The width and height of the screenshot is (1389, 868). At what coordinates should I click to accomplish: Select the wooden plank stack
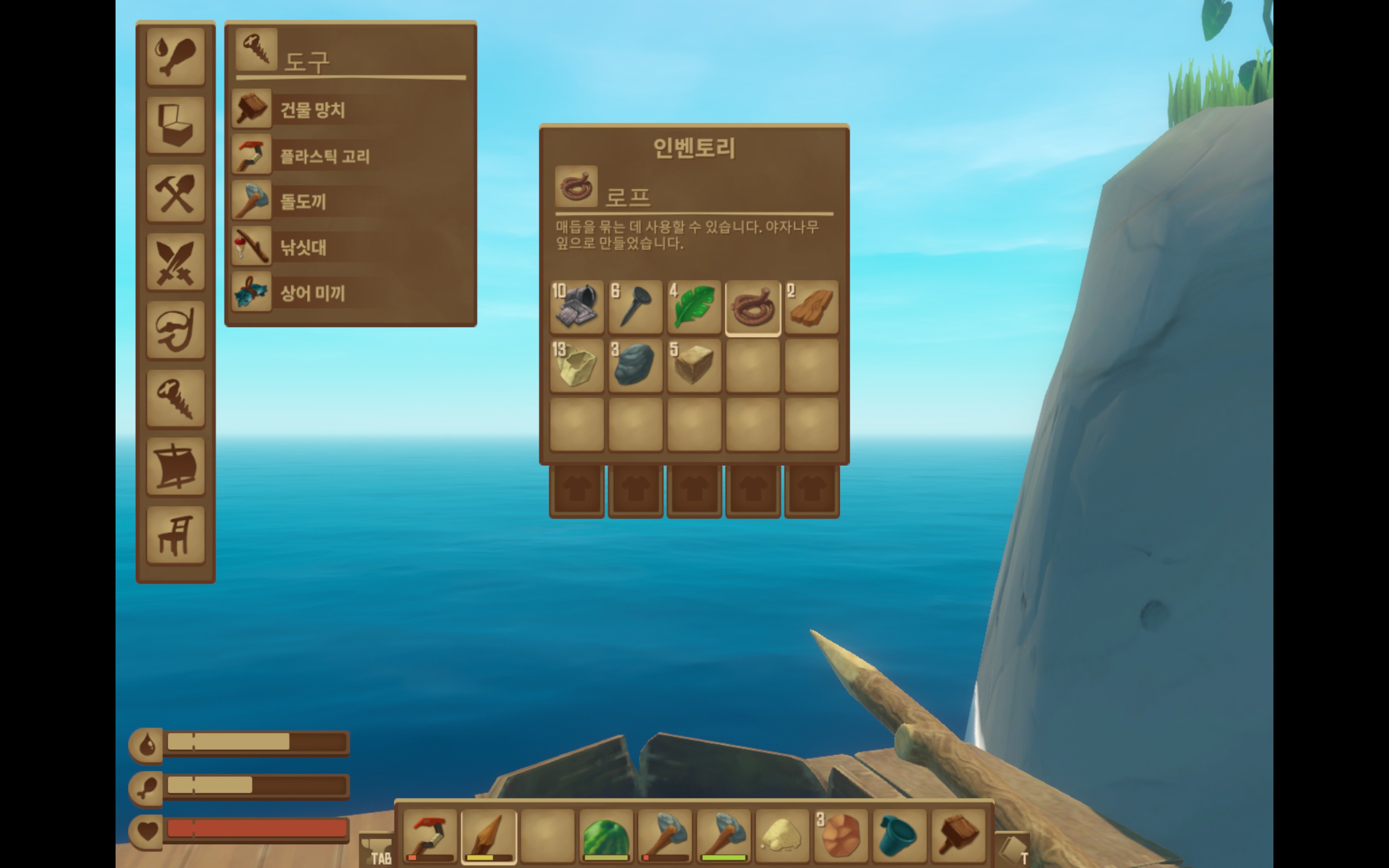coord(811,308)
